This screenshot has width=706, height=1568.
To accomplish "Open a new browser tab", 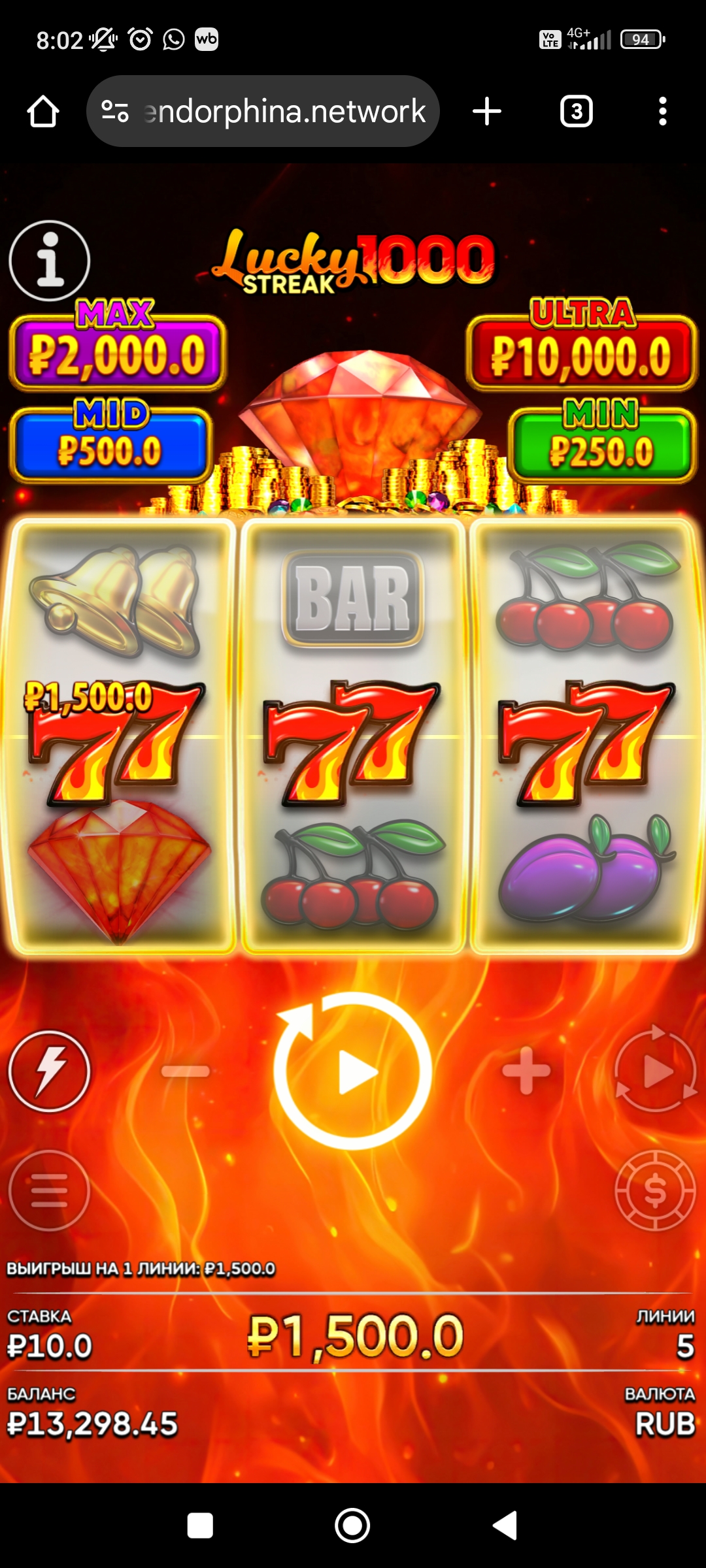I will [487, 112].
